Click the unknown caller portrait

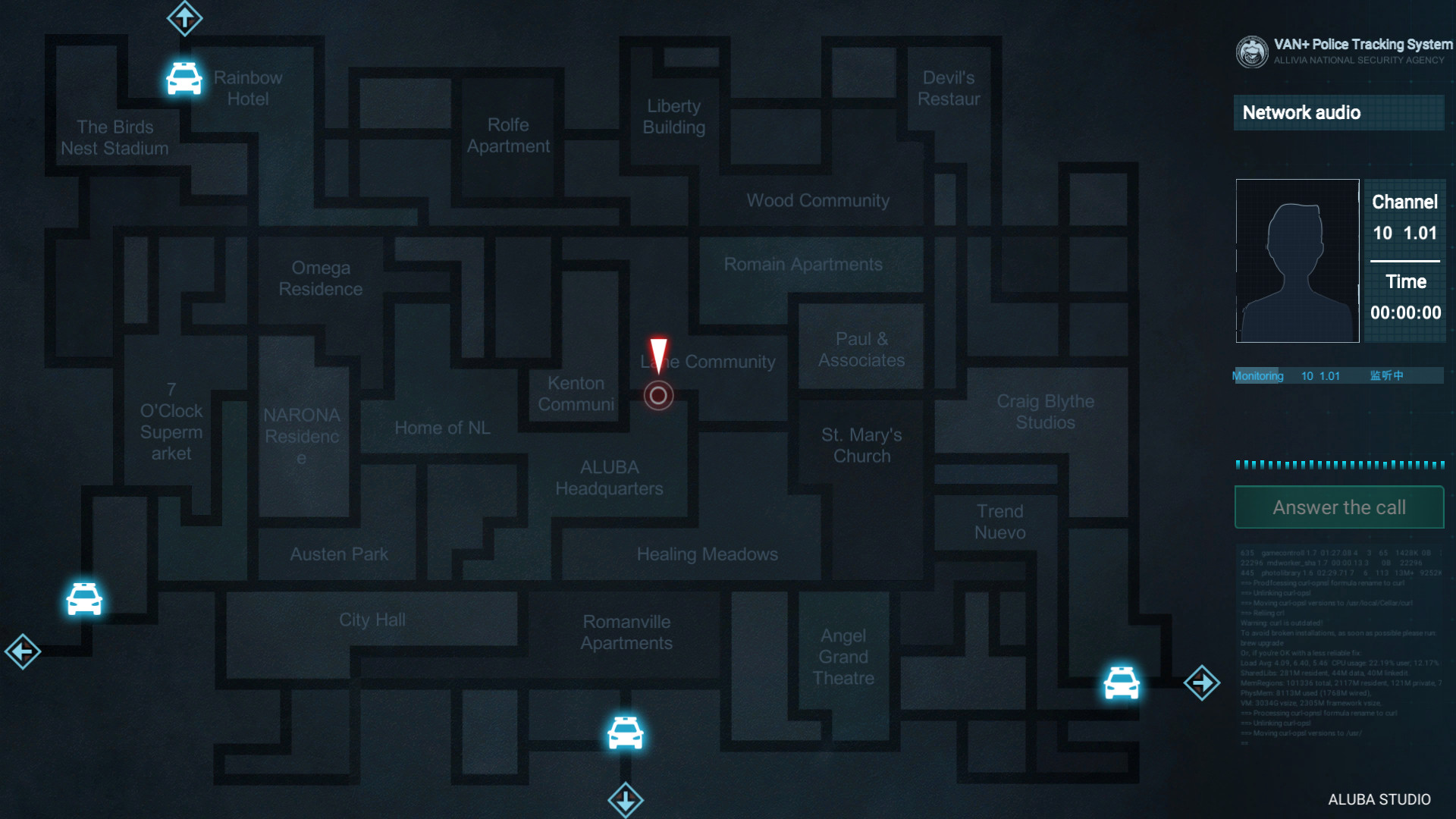coord(1297,261)
